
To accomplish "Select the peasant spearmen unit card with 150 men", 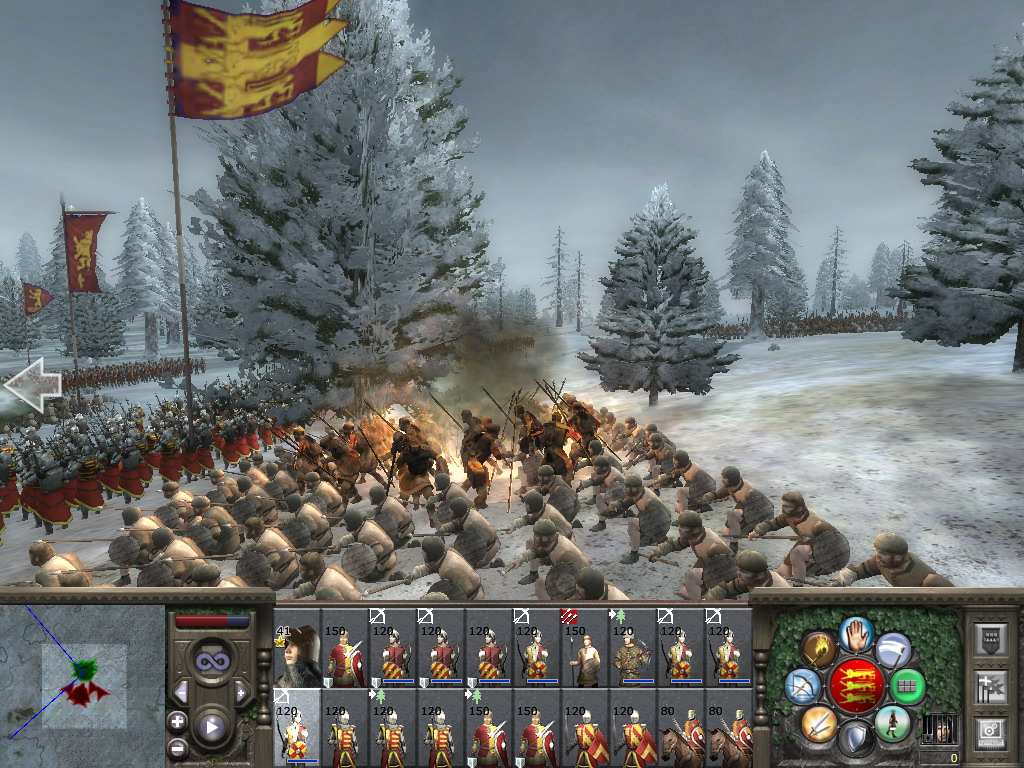I will 585,647.
